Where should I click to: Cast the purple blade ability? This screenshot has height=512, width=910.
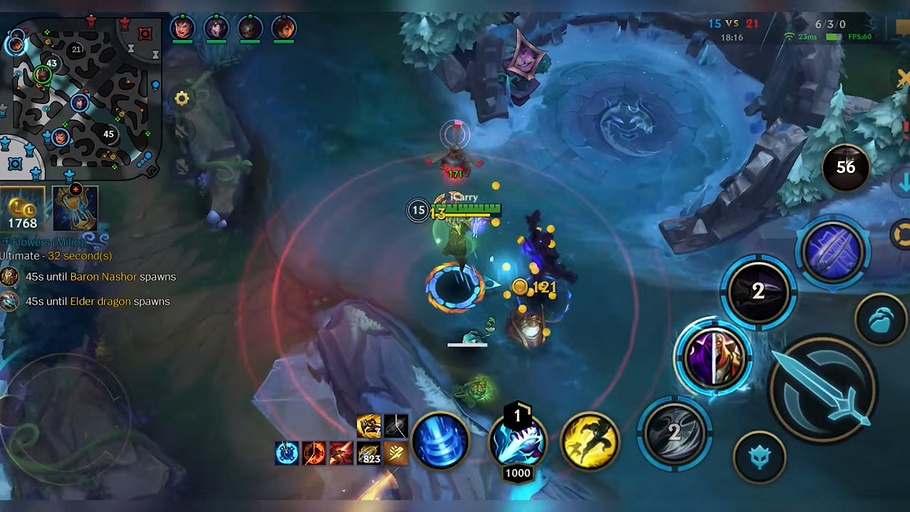(832, 251)
